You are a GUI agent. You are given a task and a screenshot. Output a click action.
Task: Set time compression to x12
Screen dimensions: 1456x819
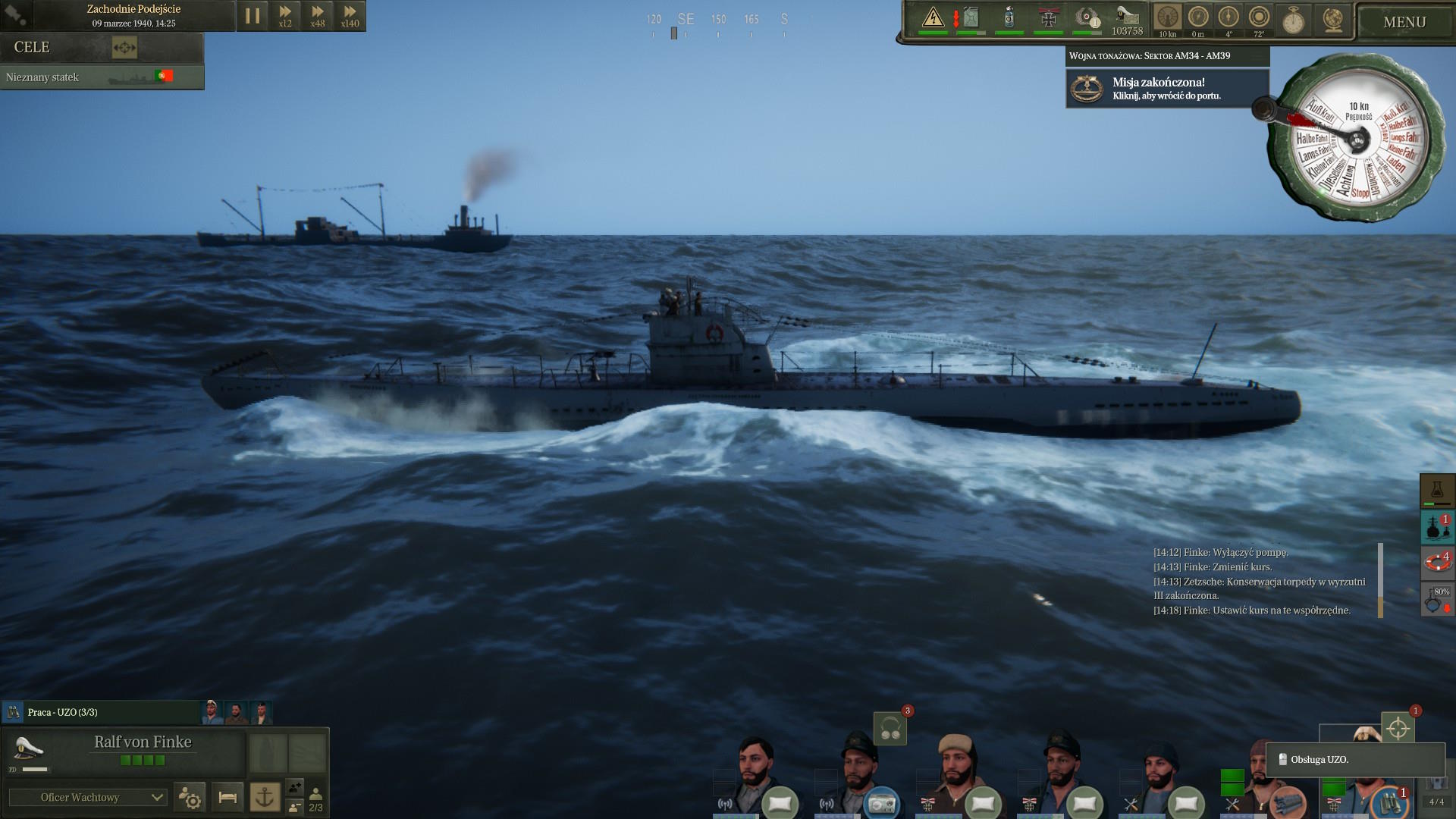[x=285, y=16]
